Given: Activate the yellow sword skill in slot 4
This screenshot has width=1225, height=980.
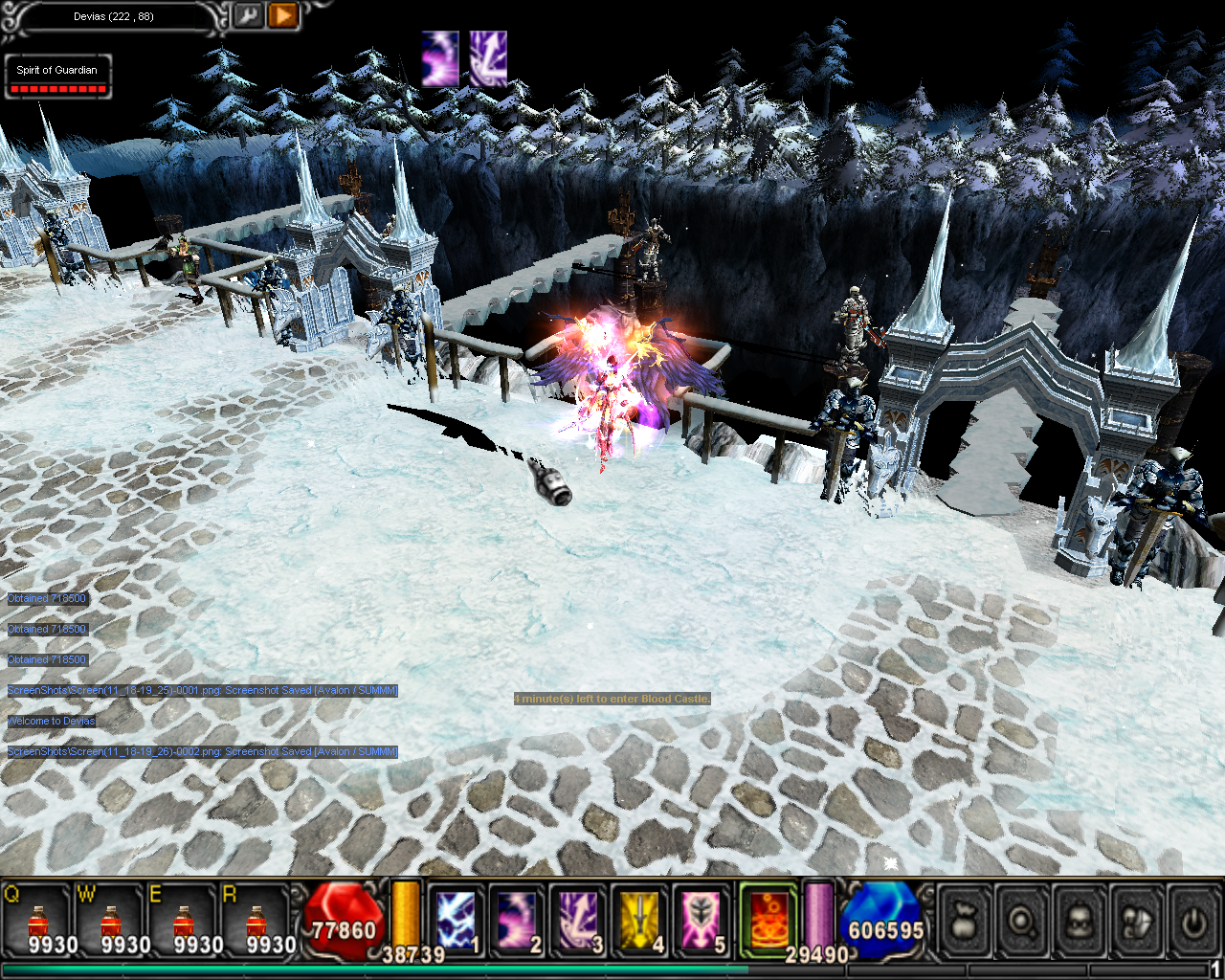Looking at the screenshot, I should [640, 921].
